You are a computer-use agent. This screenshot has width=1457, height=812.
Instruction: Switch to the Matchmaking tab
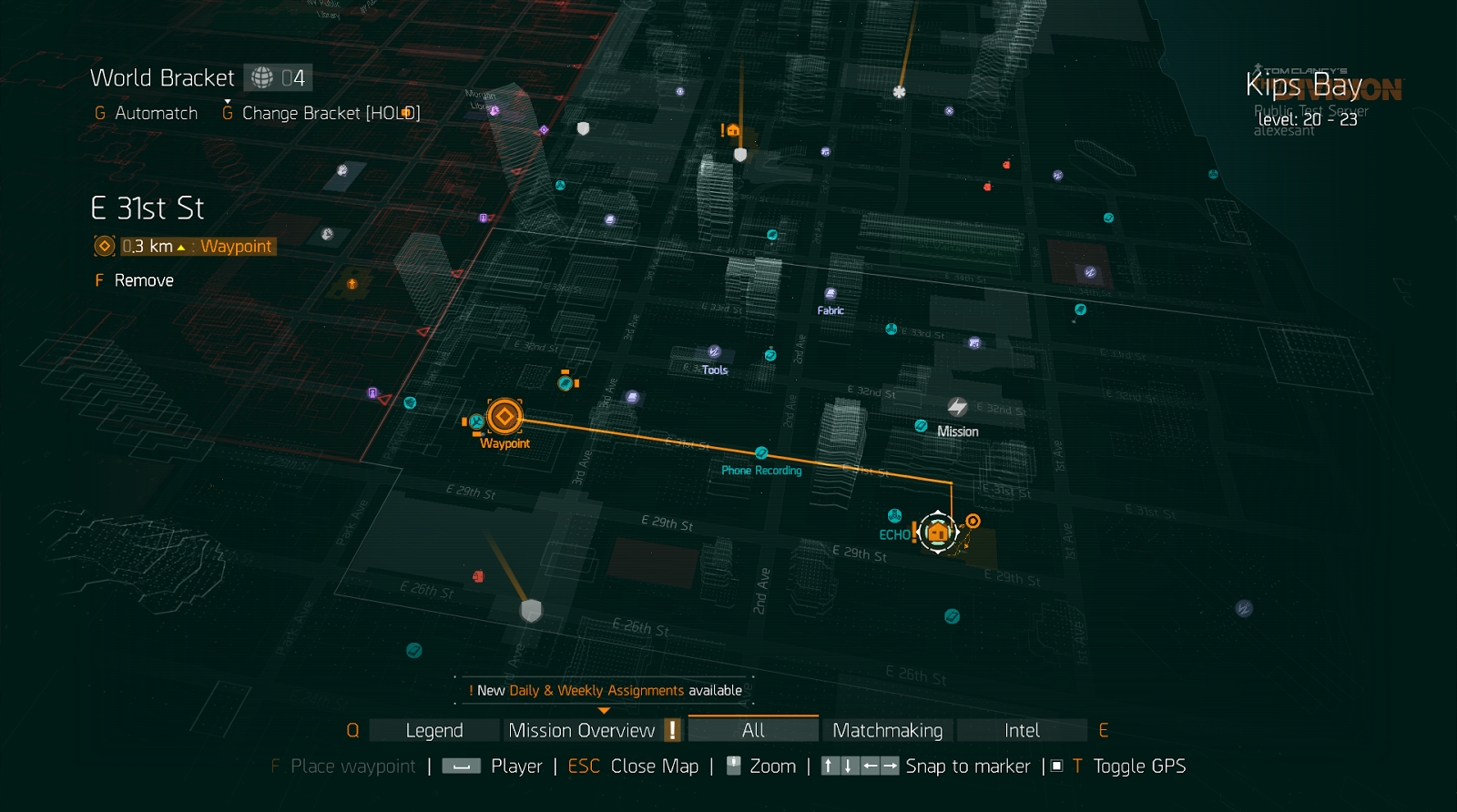(x=887, y=729)
